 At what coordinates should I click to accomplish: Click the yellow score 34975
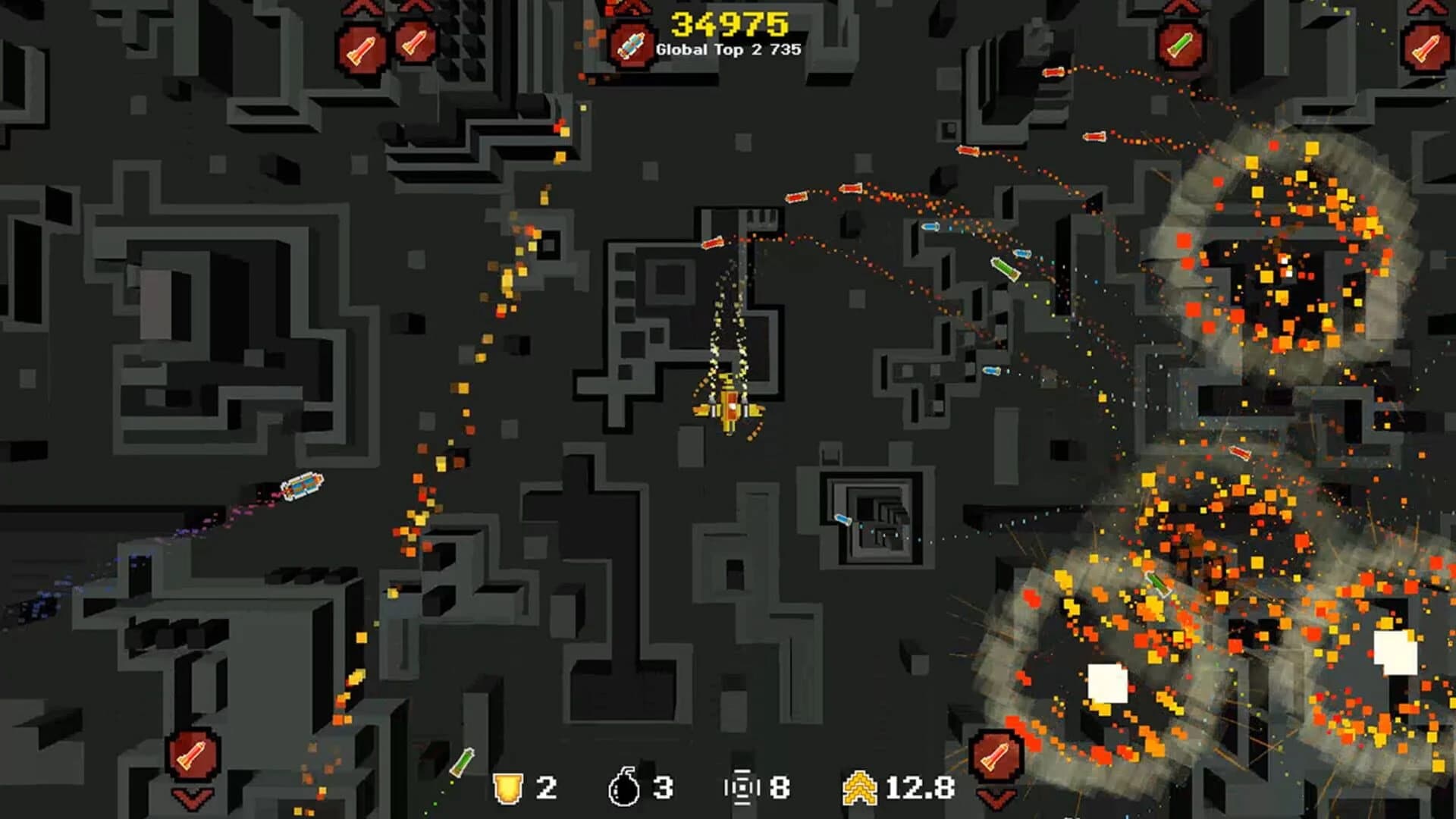point(730,23)
